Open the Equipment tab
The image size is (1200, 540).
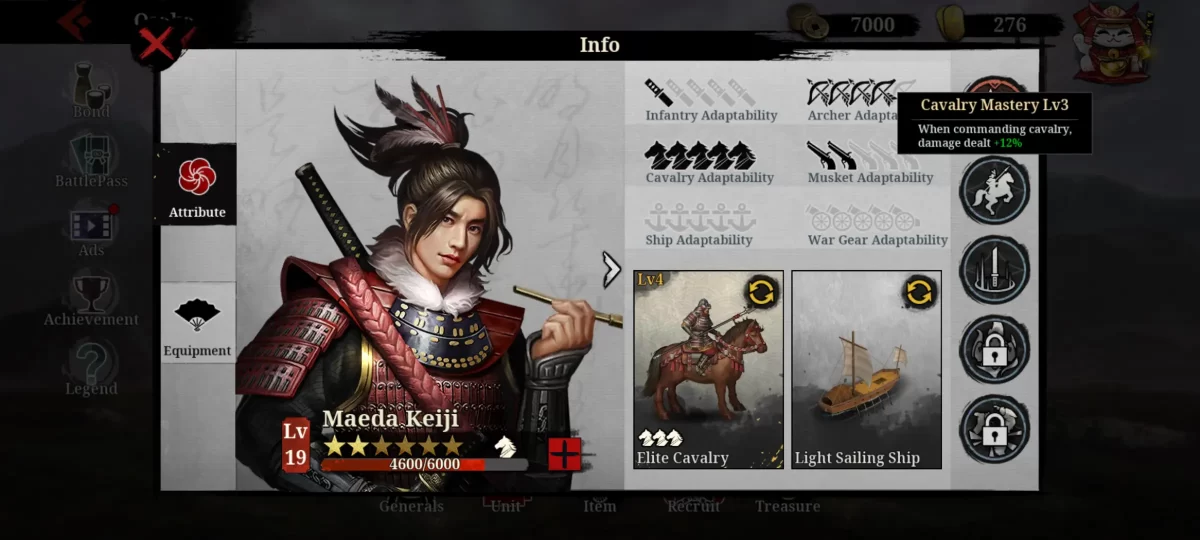[197, 324]
